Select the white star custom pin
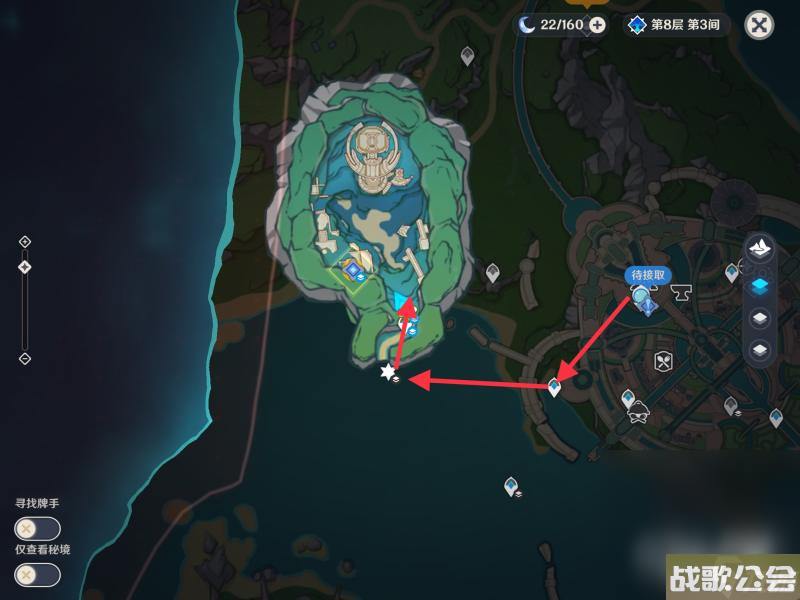 [387, 372]
